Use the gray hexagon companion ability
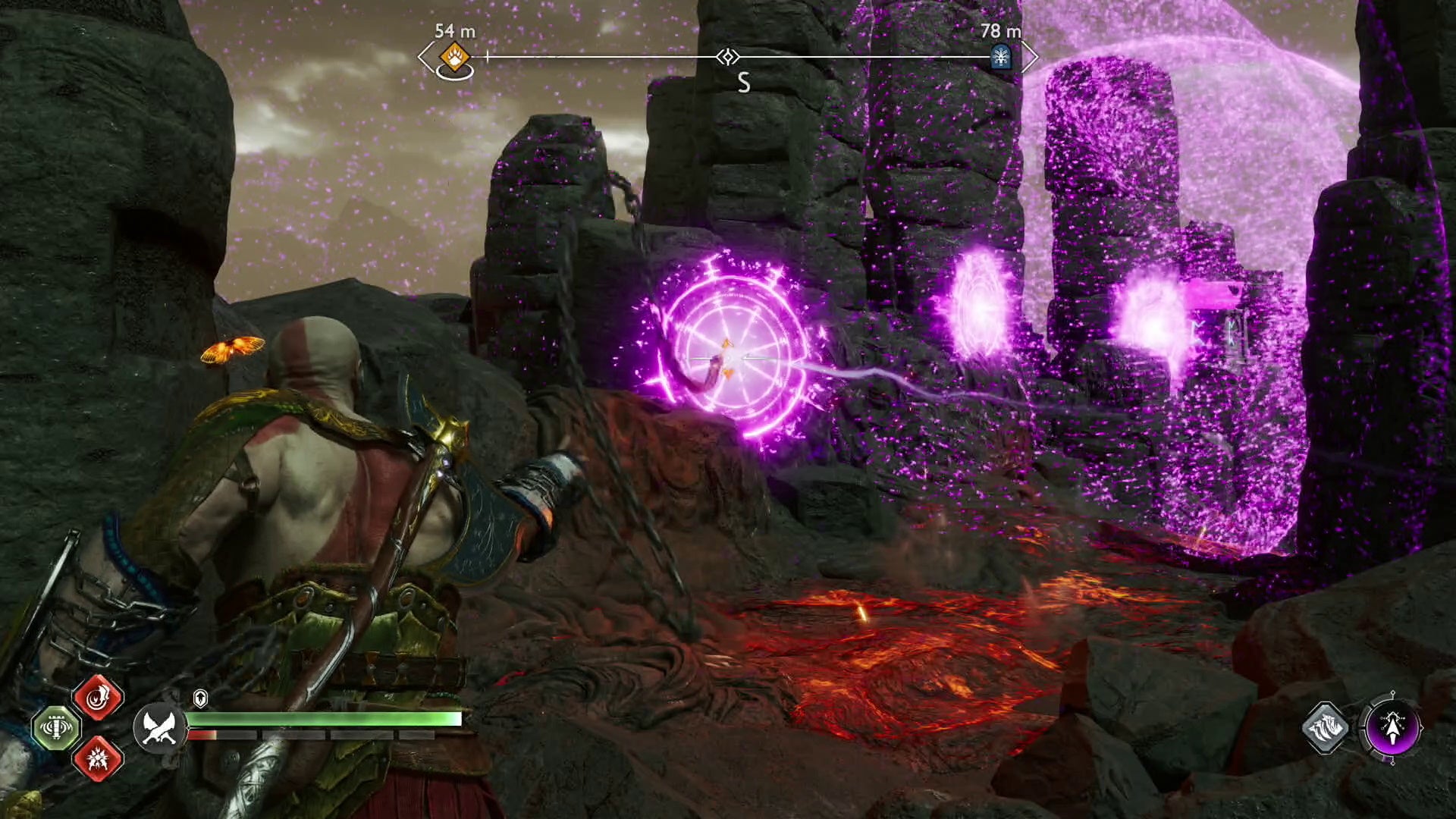Image resolution: width=1456 pixels, height=819 pixels. pyautogui.click(x=1326, y=728)
